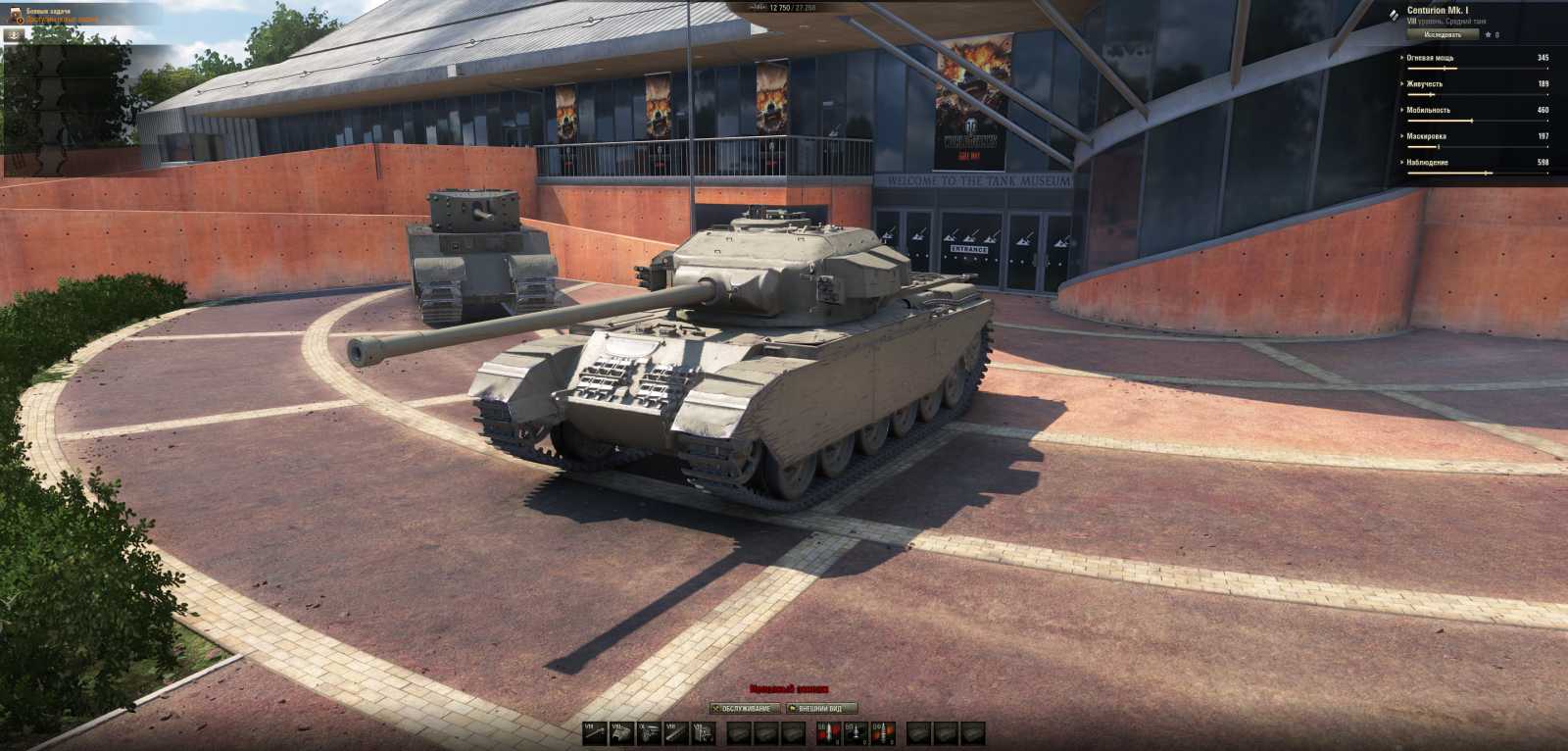Switch to the Внешний вид tab
The width and height of the screenshot is (1568, 751).
click(x=819, y=707)
